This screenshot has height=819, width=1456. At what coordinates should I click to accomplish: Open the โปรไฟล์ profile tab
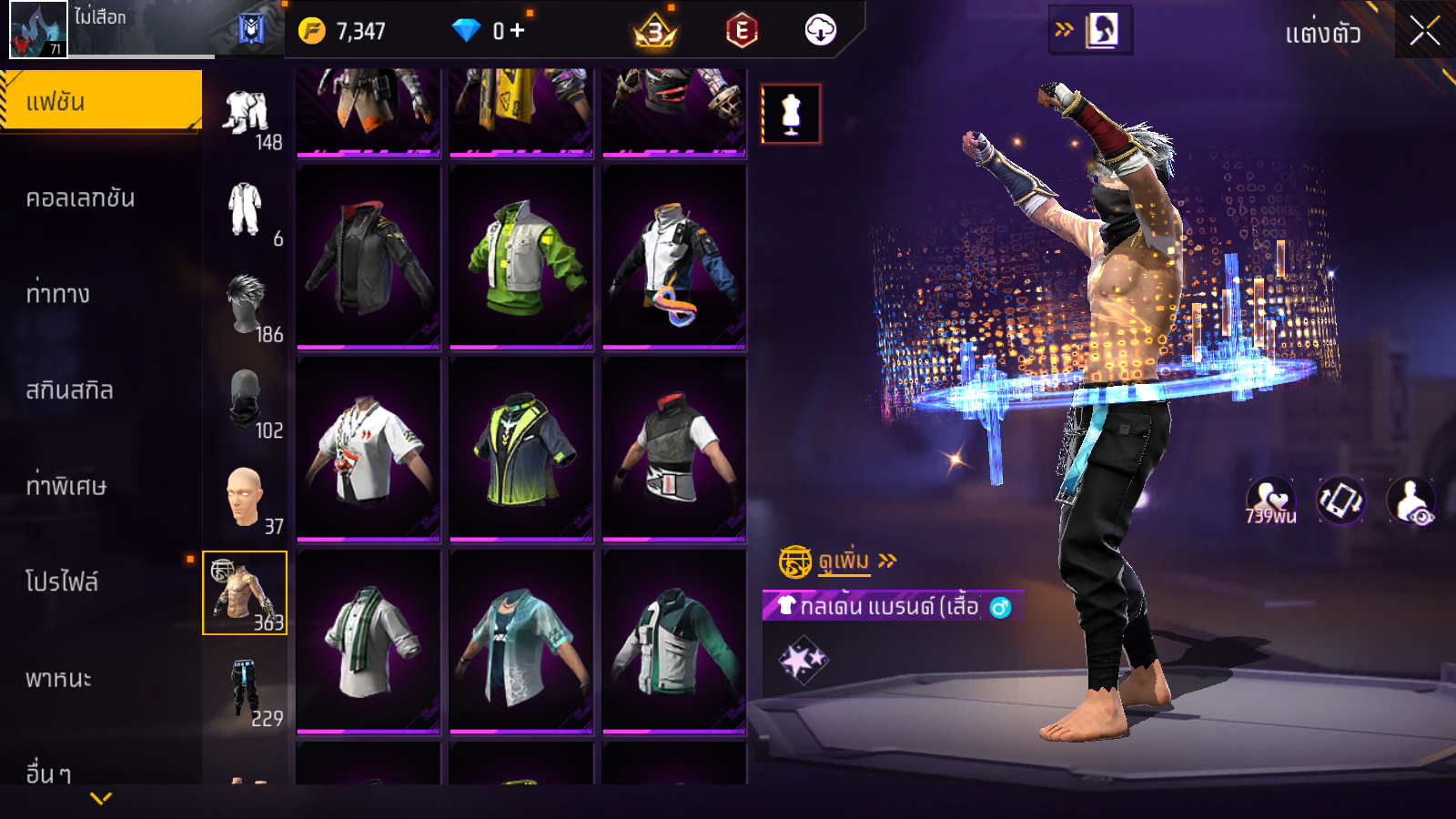point(62,582)
